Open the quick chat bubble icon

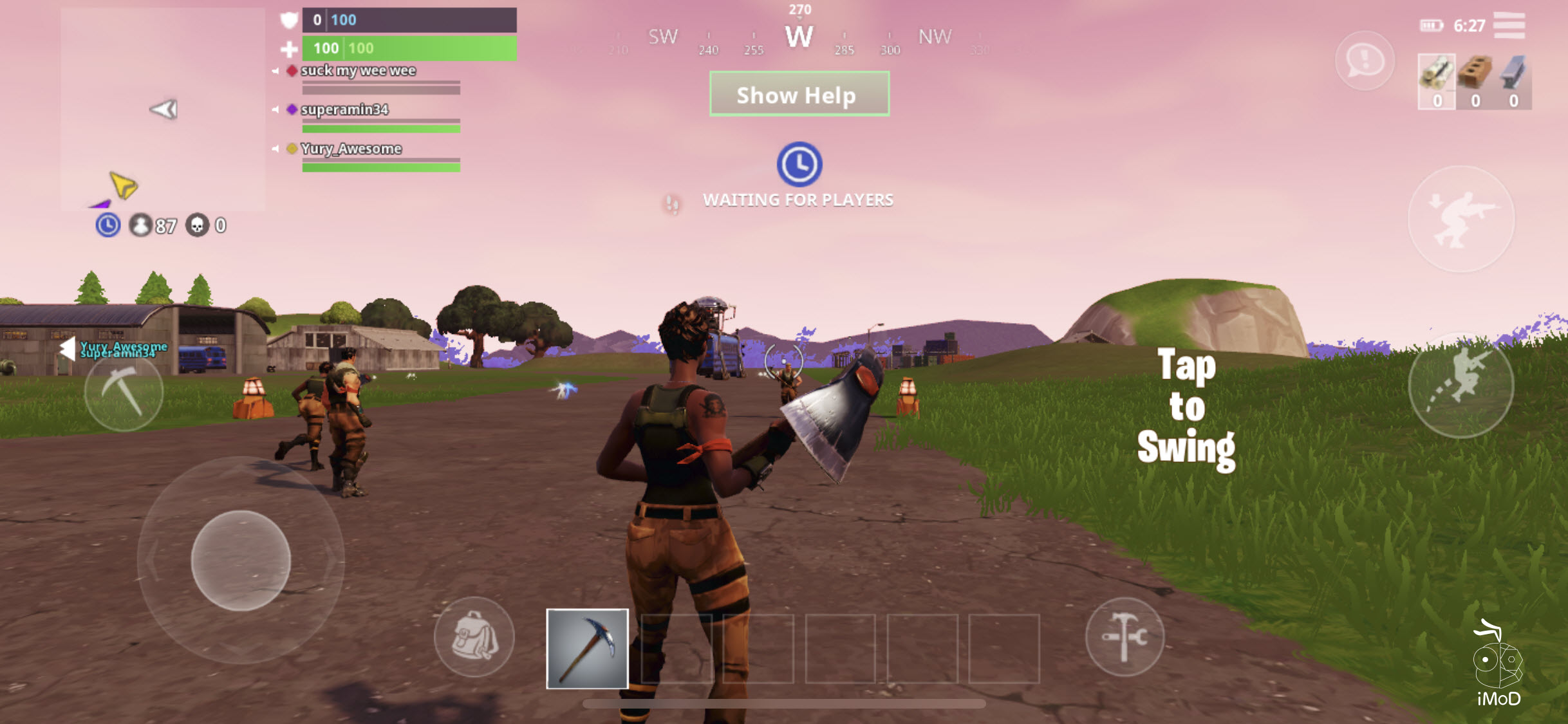pos(1364,61)
